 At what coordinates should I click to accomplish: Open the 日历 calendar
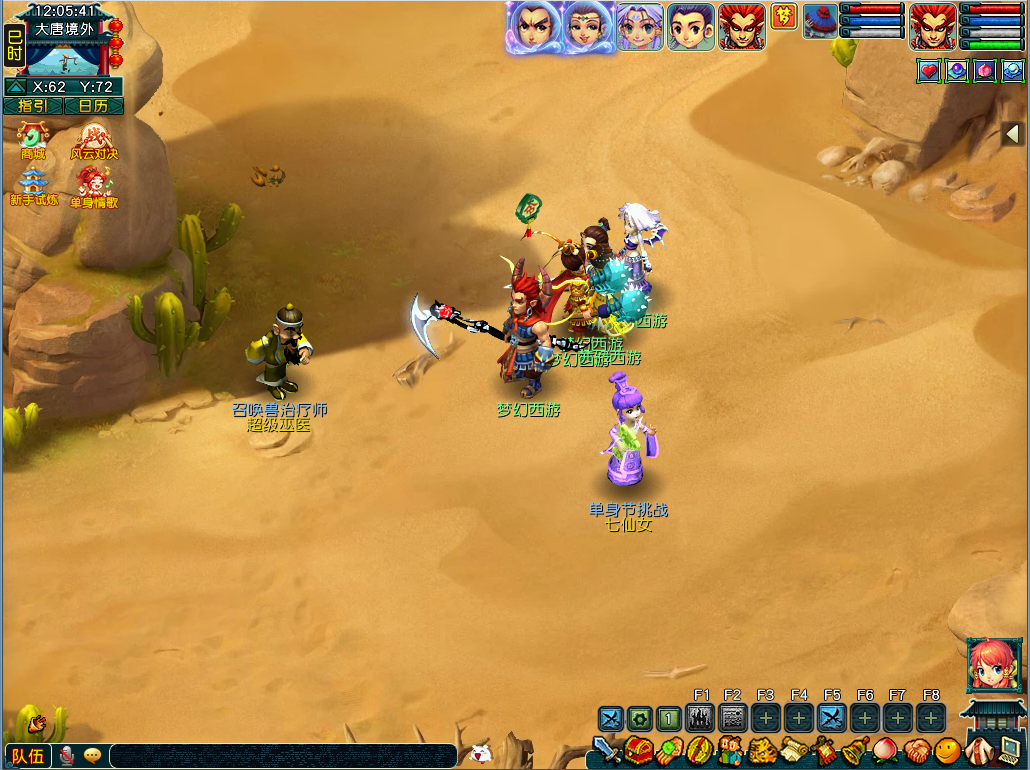click(x=94, y=106)
